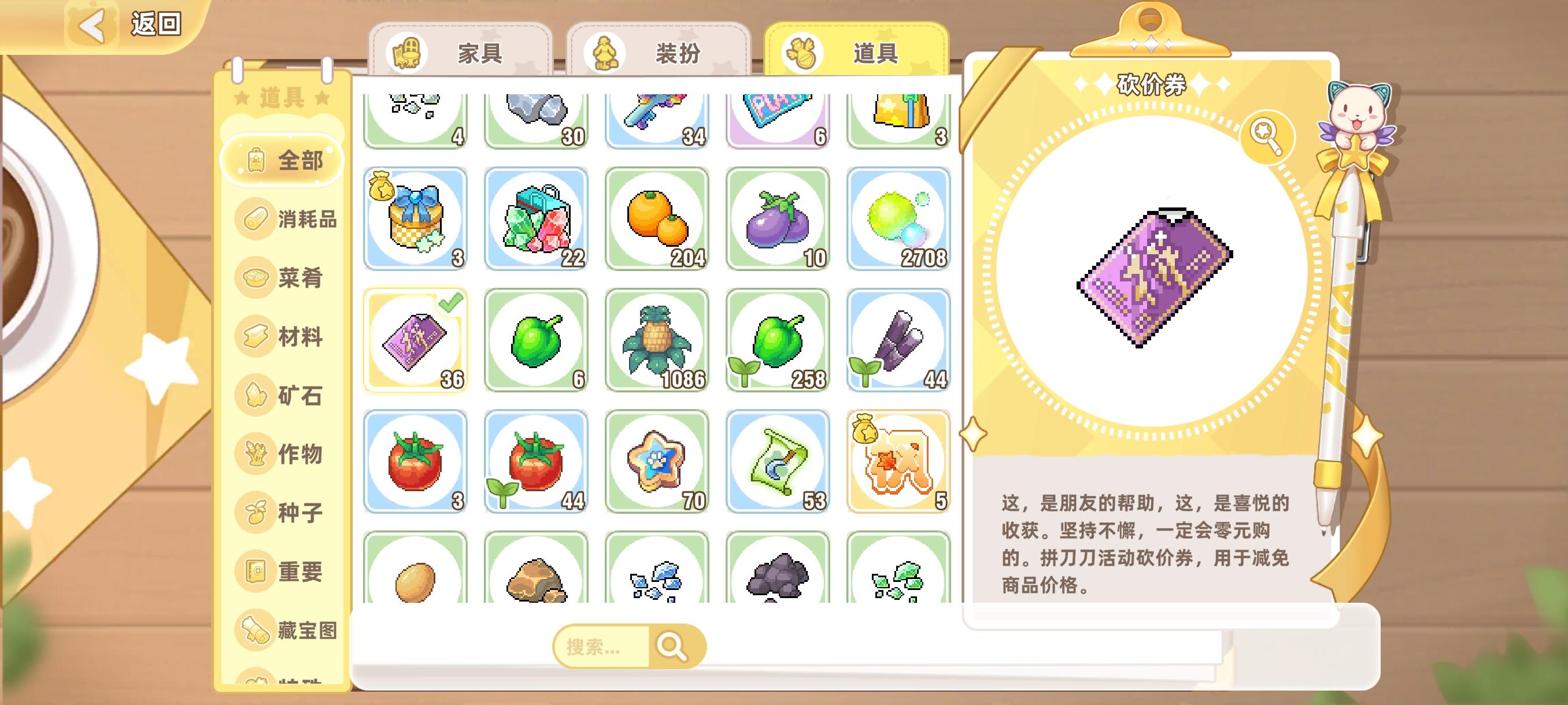Image resolution: width=1568 pixels, height=705 pixels.
Task: Open the blue-ribbon gift box item
Action: point(415,219)
